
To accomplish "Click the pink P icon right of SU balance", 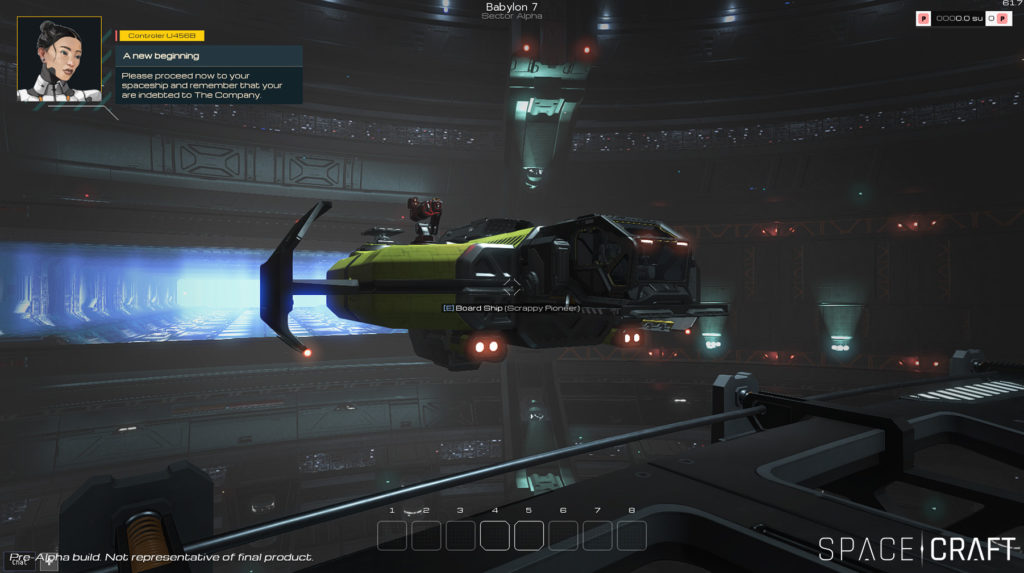I will coord(1003,18).
